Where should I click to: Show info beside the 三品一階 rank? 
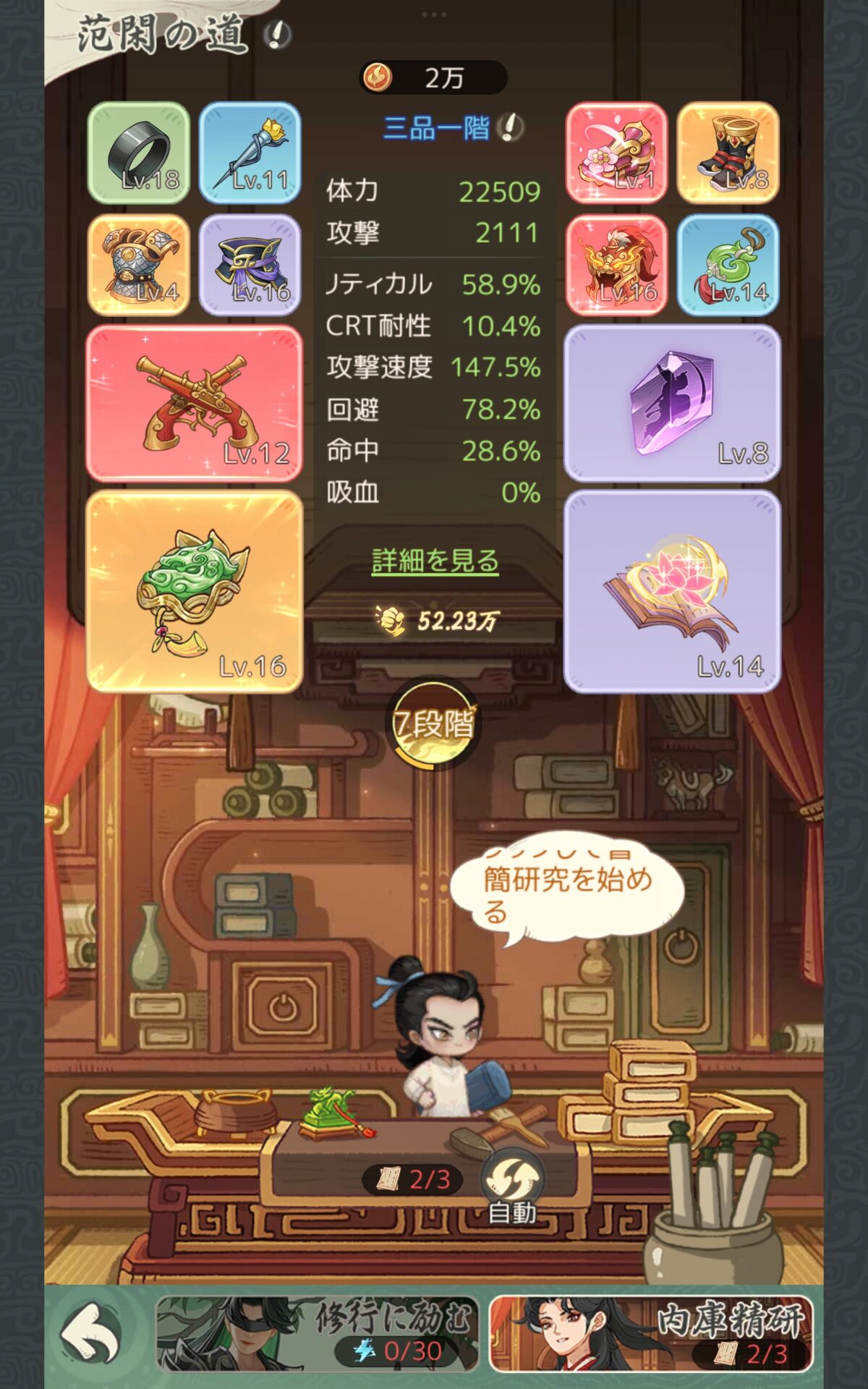[511, 128]
